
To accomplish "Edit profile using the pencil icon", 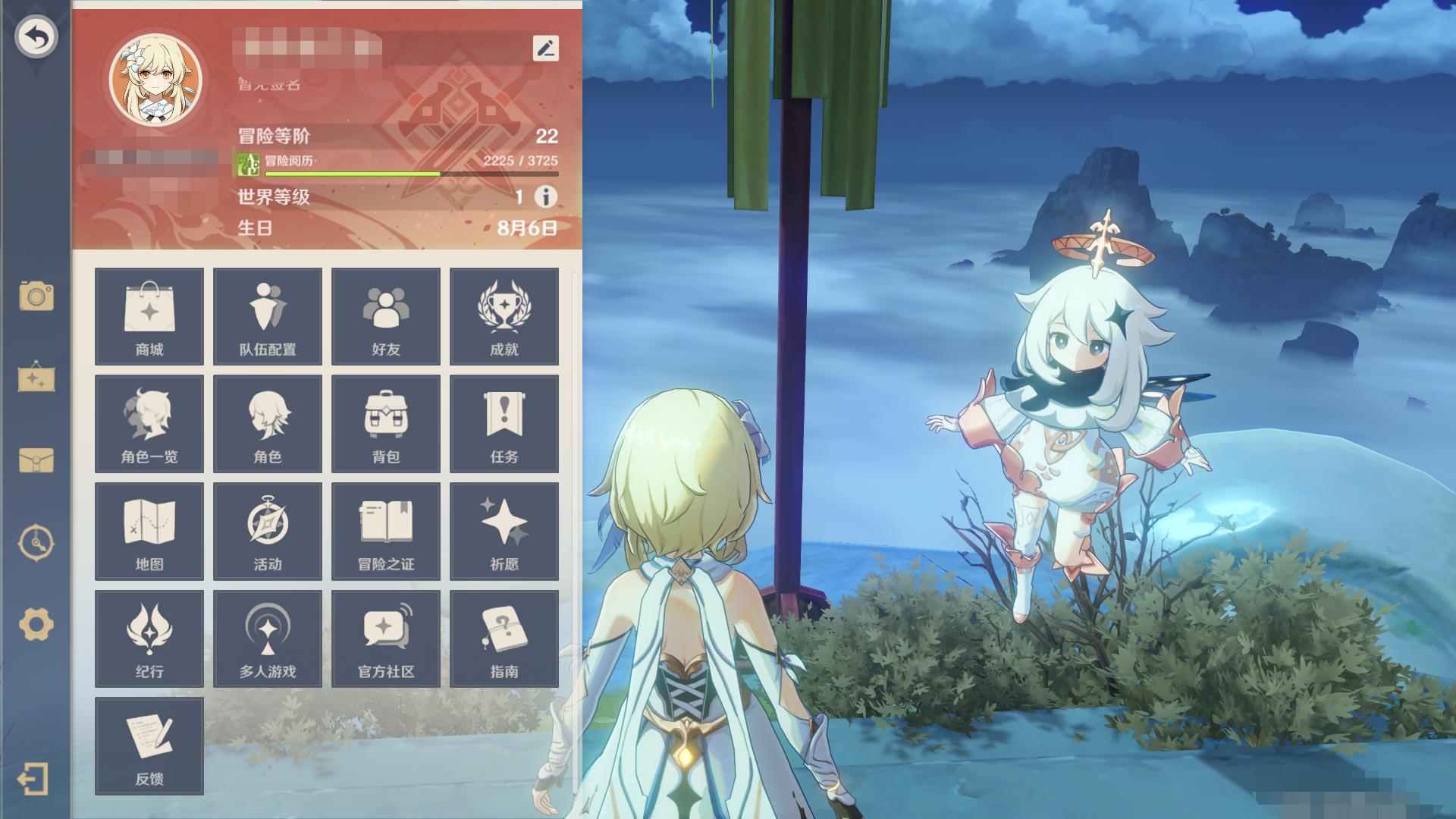I will [546, 49].
